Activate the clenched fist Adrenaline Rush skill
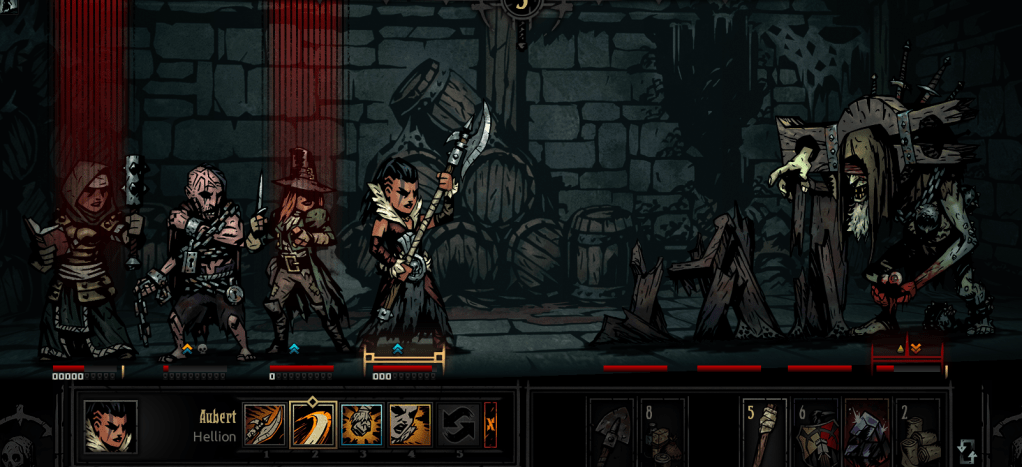The height and width of the screenshot is (467, 1022). (x=361, y=424)
